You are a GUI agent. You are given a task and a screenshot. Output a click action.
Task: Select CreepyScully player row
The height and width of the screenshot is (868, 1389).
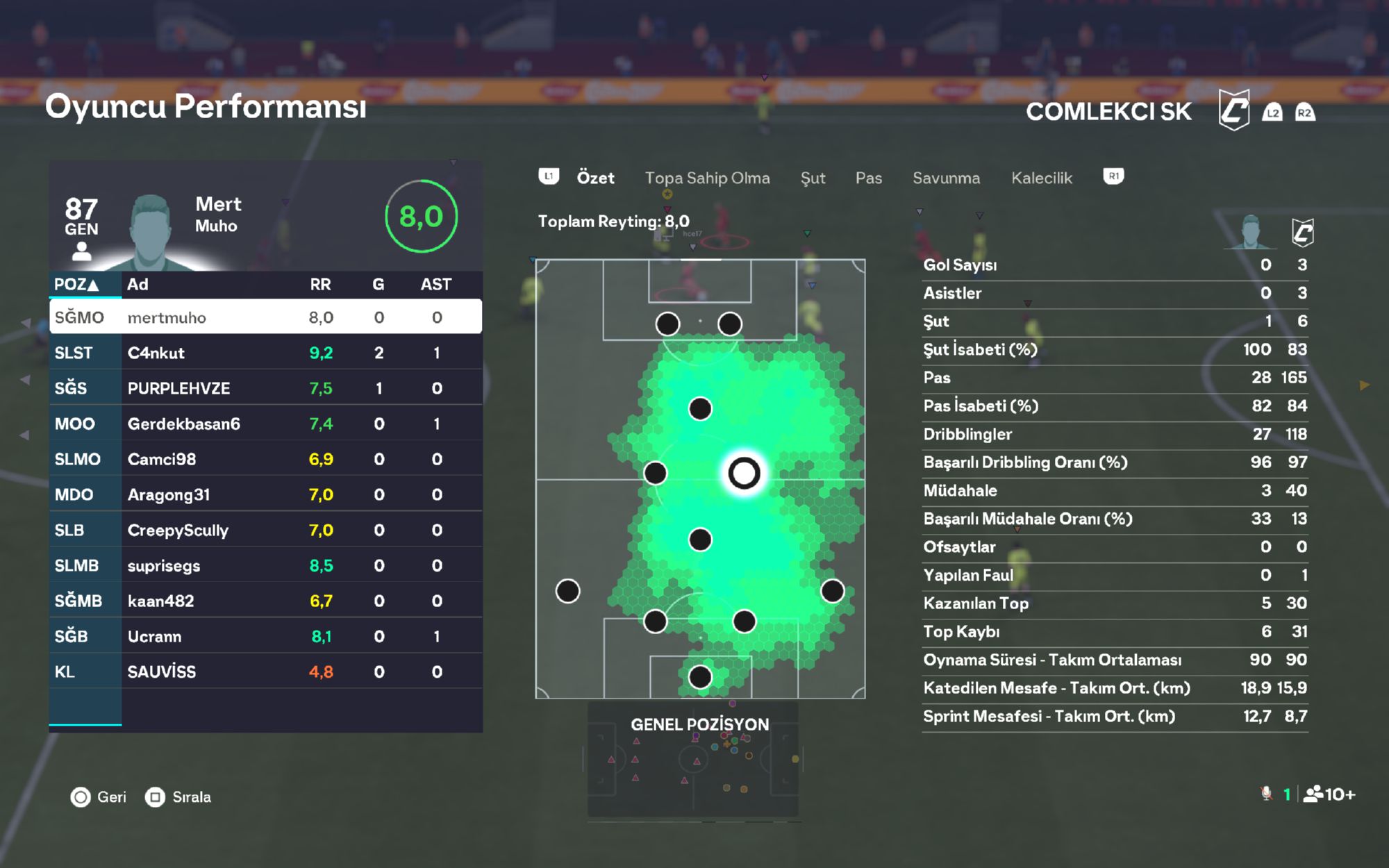coord(265,530)
